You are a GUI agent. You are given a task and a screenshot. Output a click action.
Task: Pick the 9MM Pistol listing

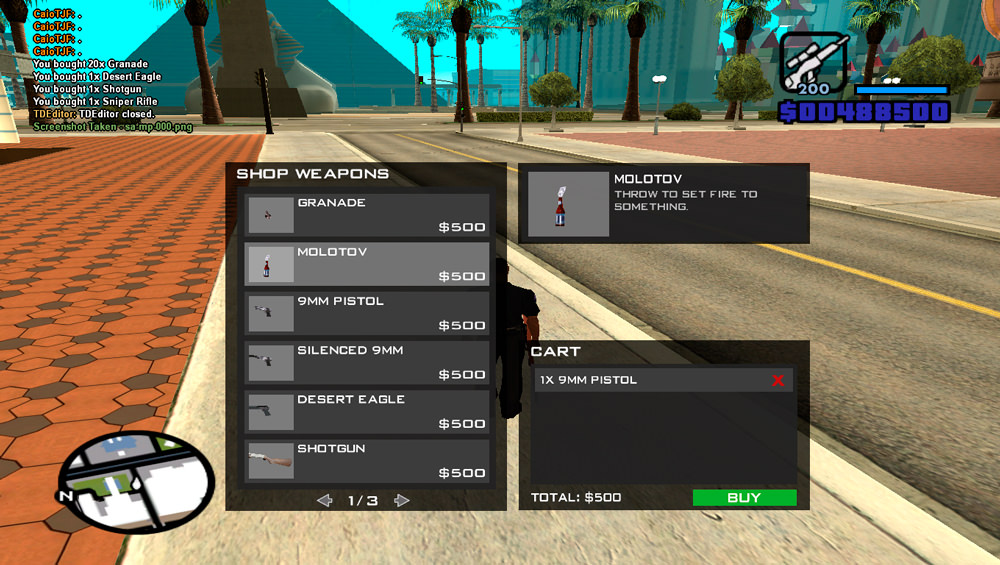coord(367,313)
